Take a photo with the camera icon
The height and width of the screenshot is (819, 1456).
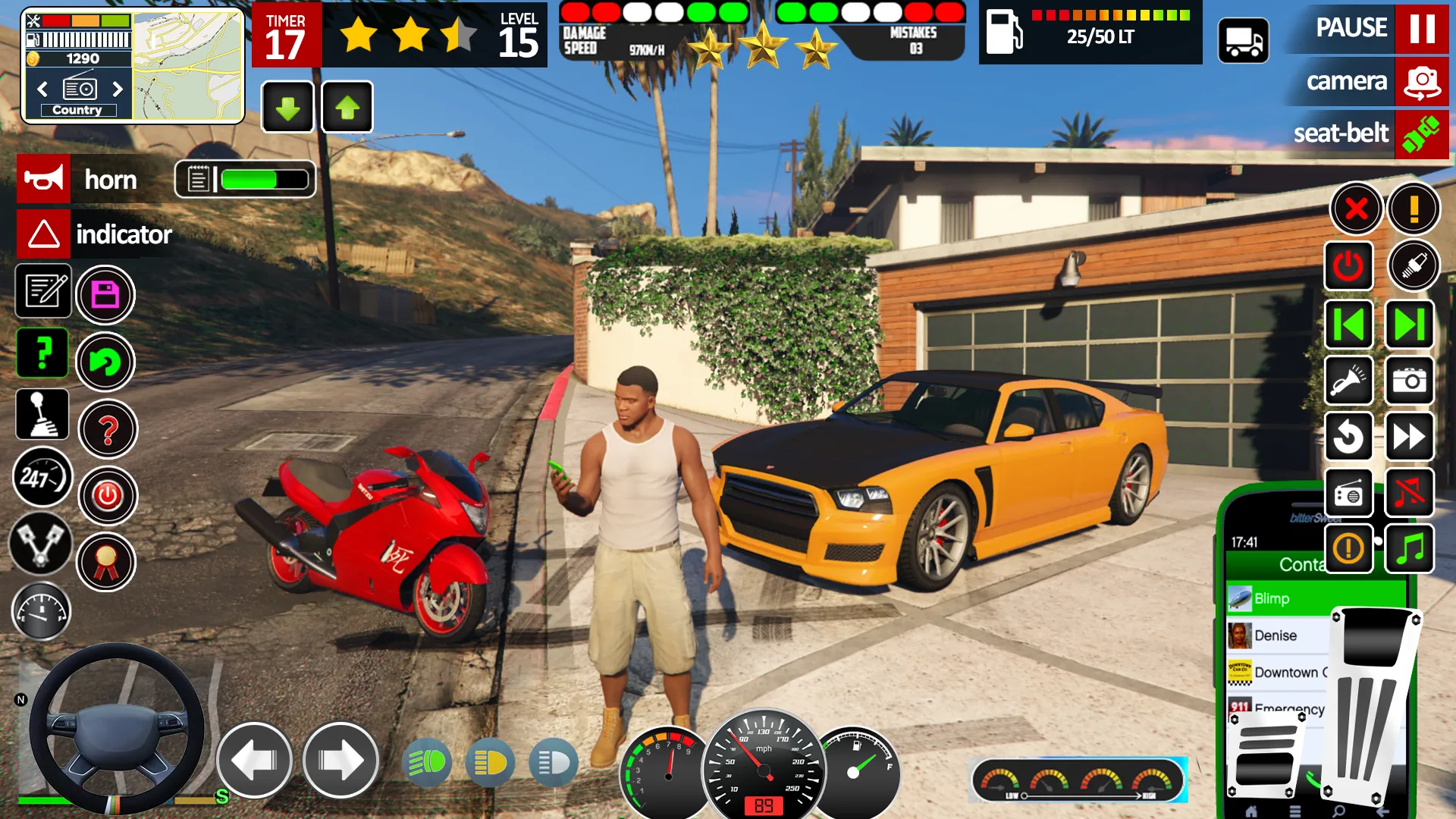point(1409,381)
